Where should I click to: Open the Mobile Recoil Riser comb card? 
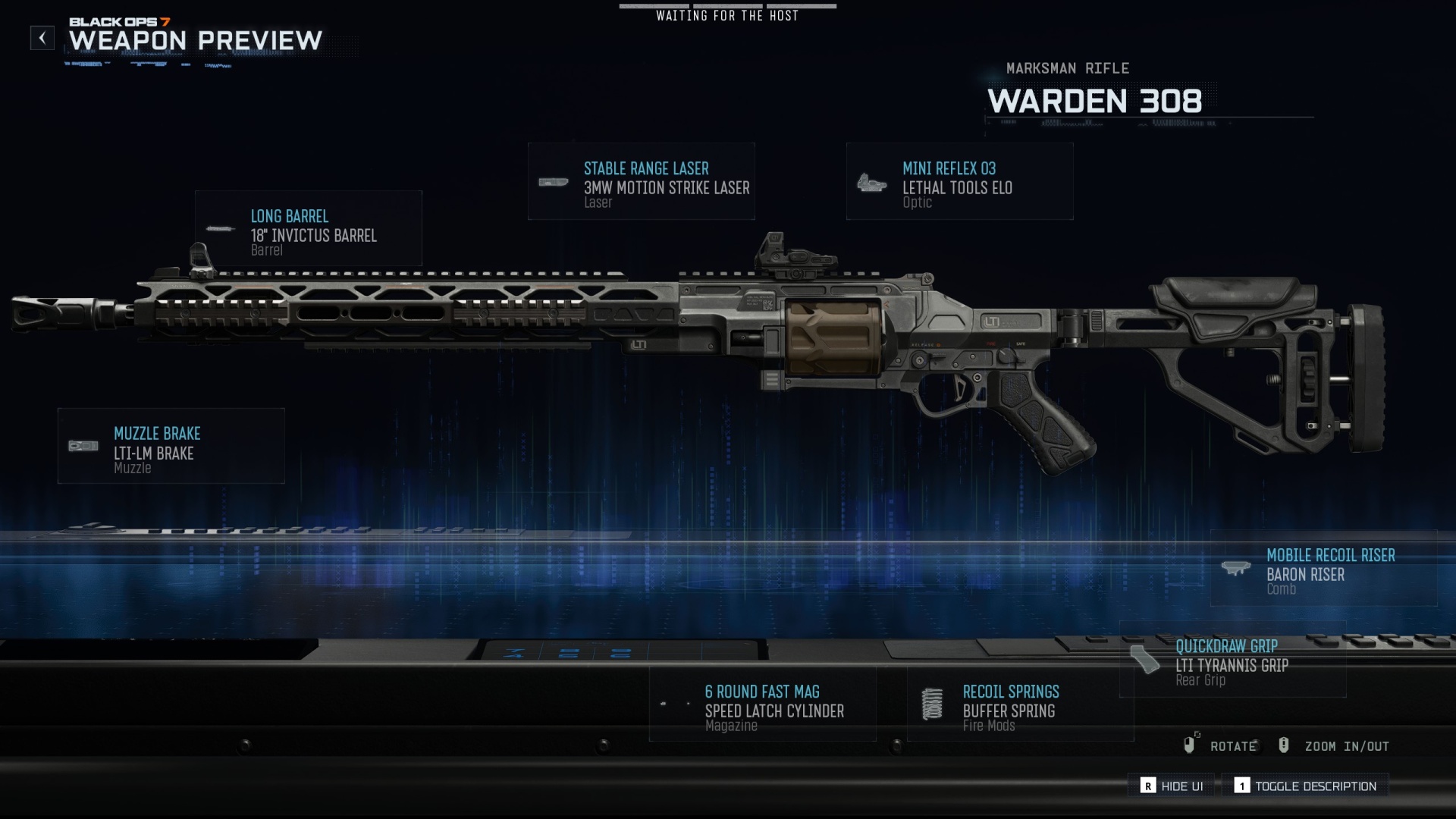1323,569
